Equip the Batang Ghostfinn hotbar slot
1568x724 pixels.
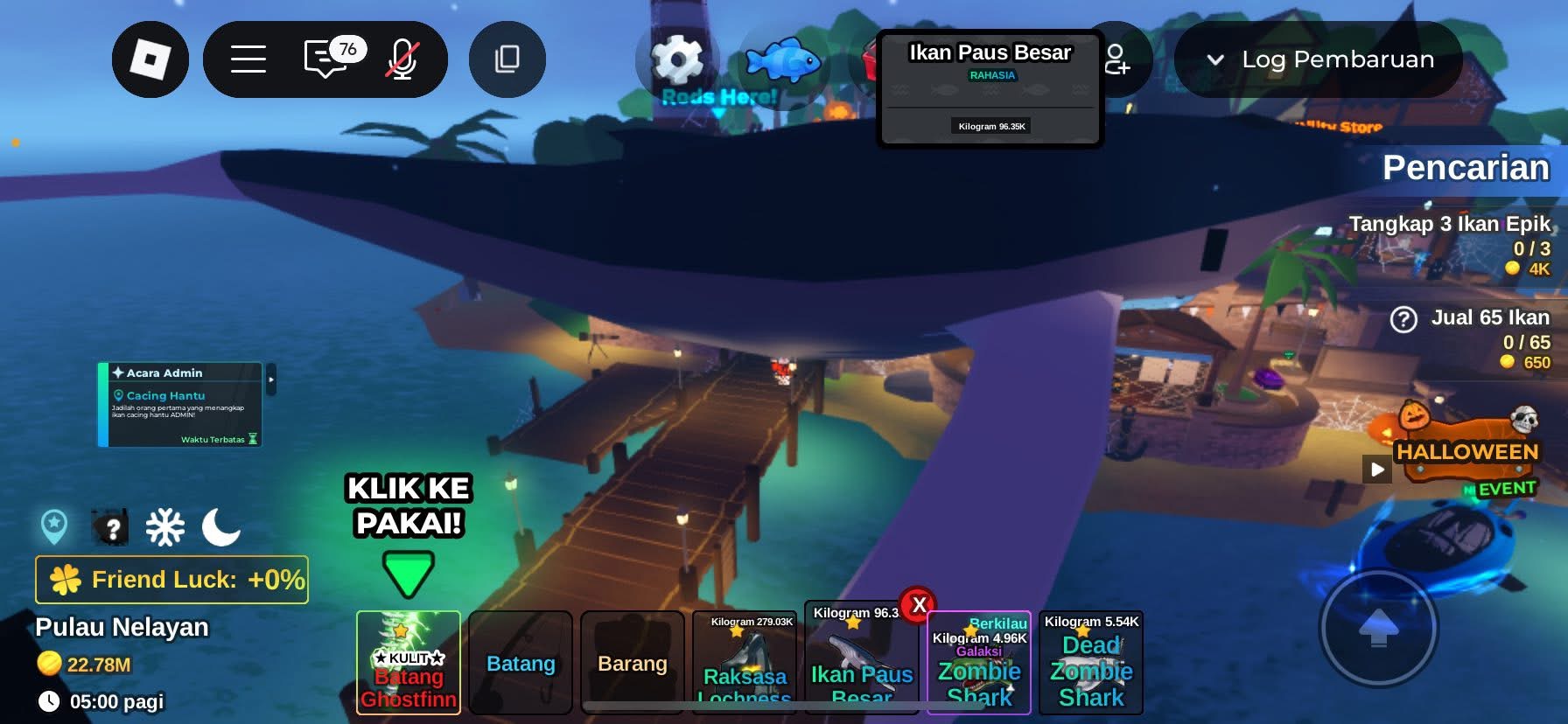(x=409, y=663)
